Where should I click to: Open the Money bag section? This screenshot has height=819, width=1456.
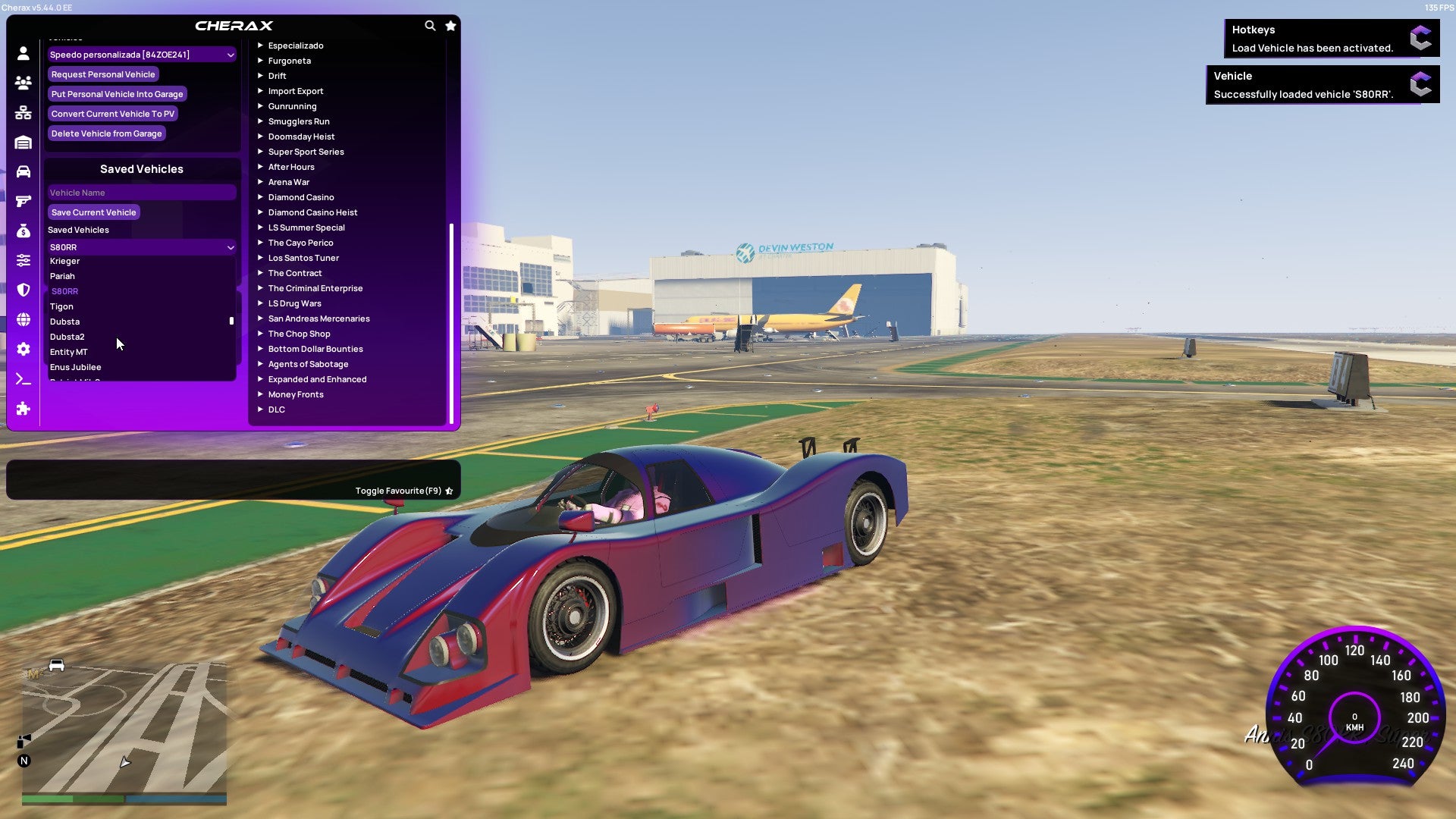pos(23,229)
